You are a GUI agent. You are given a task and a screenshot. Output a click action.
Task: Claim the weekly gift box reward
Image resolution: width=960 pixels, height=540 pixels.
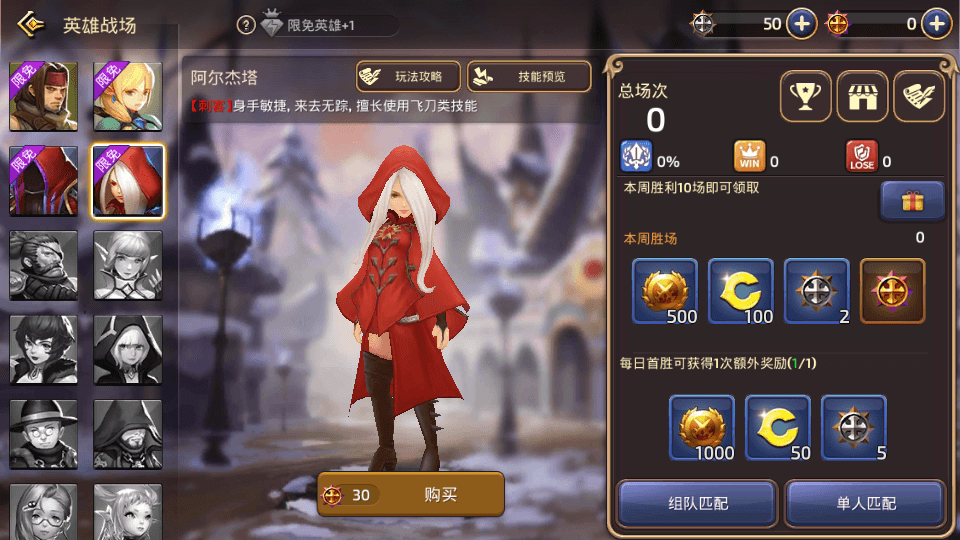(x=912, y=201)
